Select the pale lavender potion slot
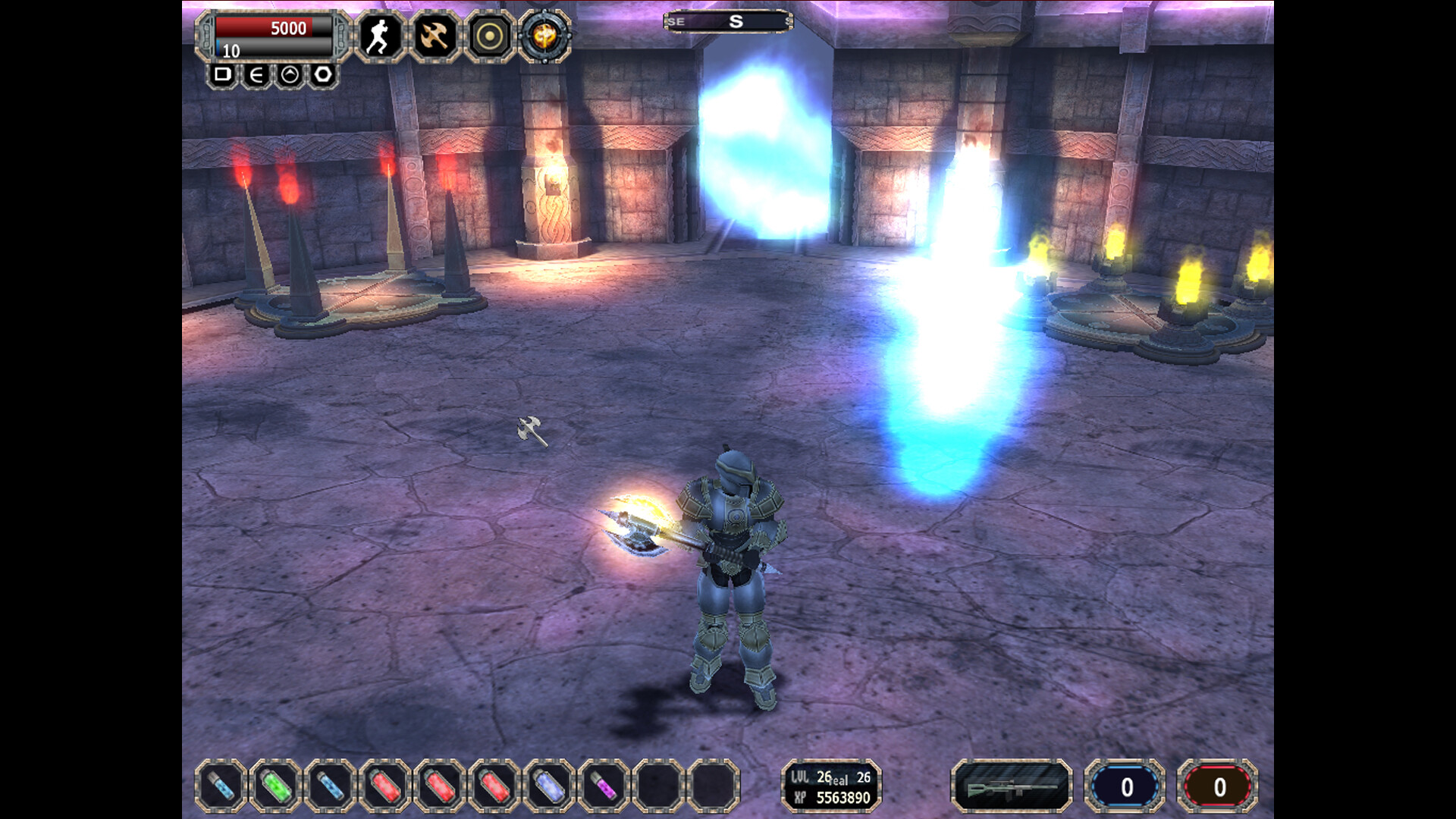Image resolution: width=1456 pixels, height=819 pixels. [549, 786]
